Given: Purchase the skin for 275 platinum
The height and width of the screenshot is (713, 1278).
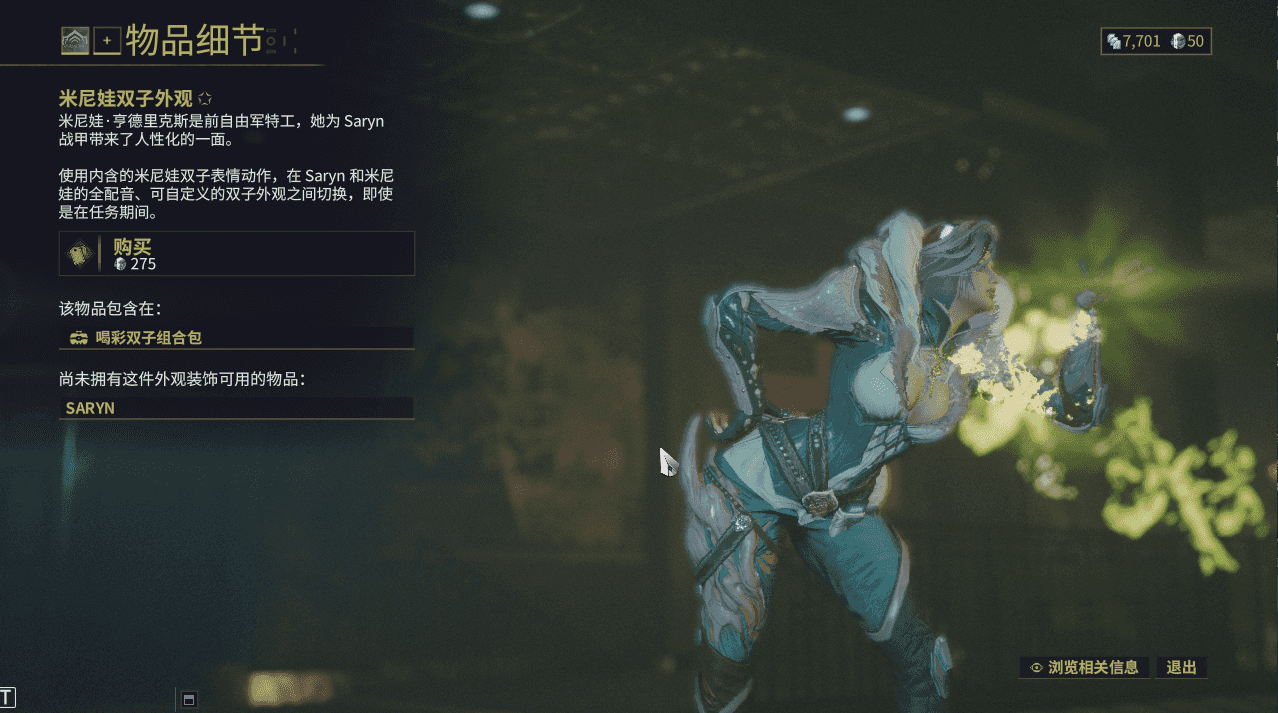Looking at the screenshot, I should click(236, 254).
